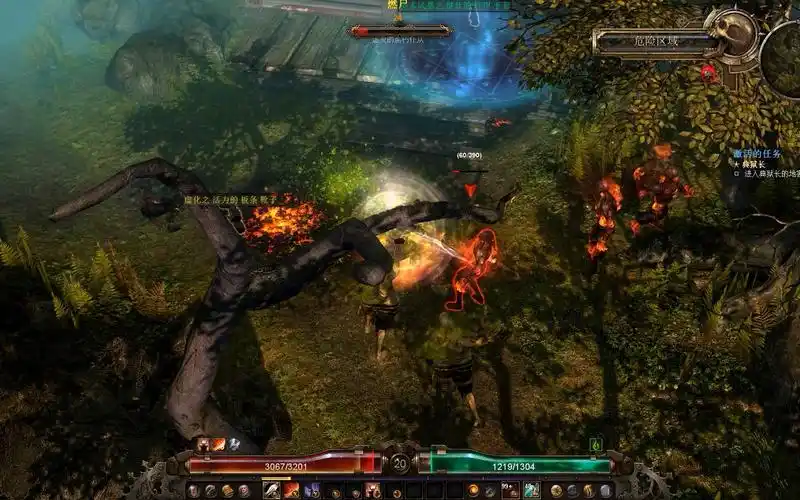Use the hotbar item showing 99 count
Image resolution: width=800 pixels, height=500 pixels.
(x=511, y=490)
